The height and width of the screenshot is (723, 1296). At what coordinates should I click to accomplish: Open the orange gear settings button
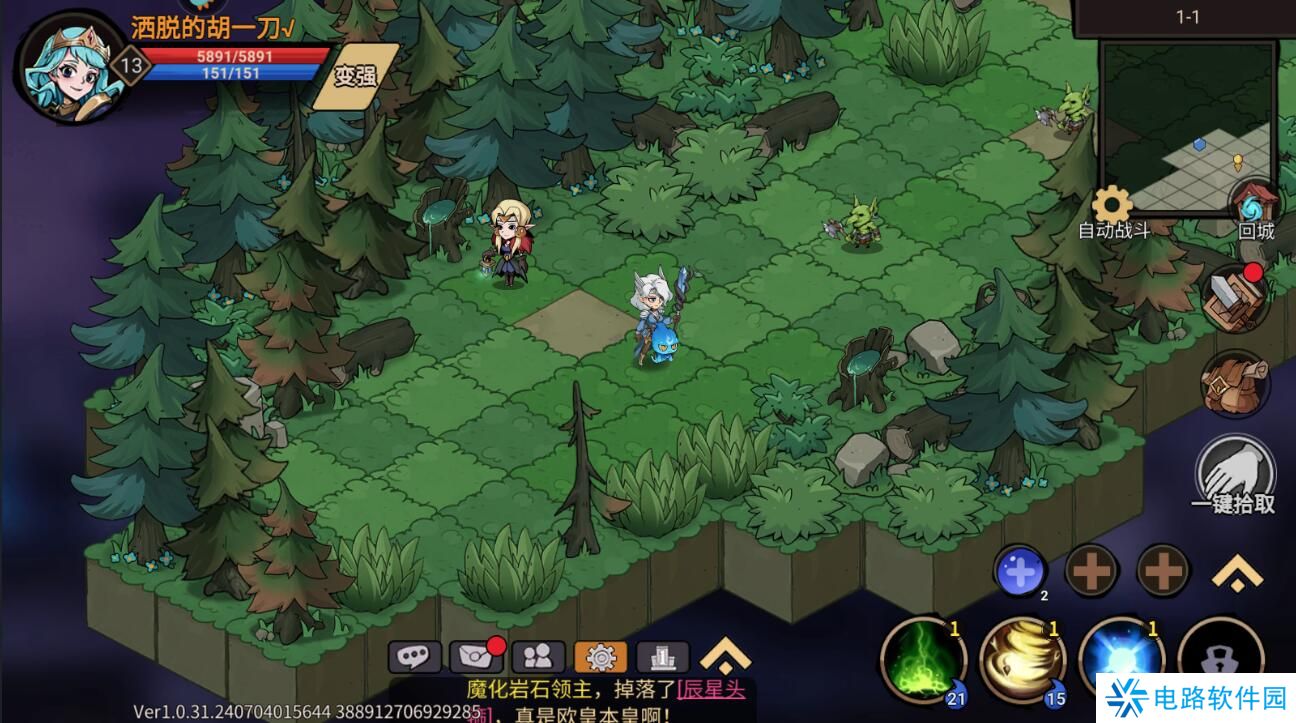(x=600, y=657)
